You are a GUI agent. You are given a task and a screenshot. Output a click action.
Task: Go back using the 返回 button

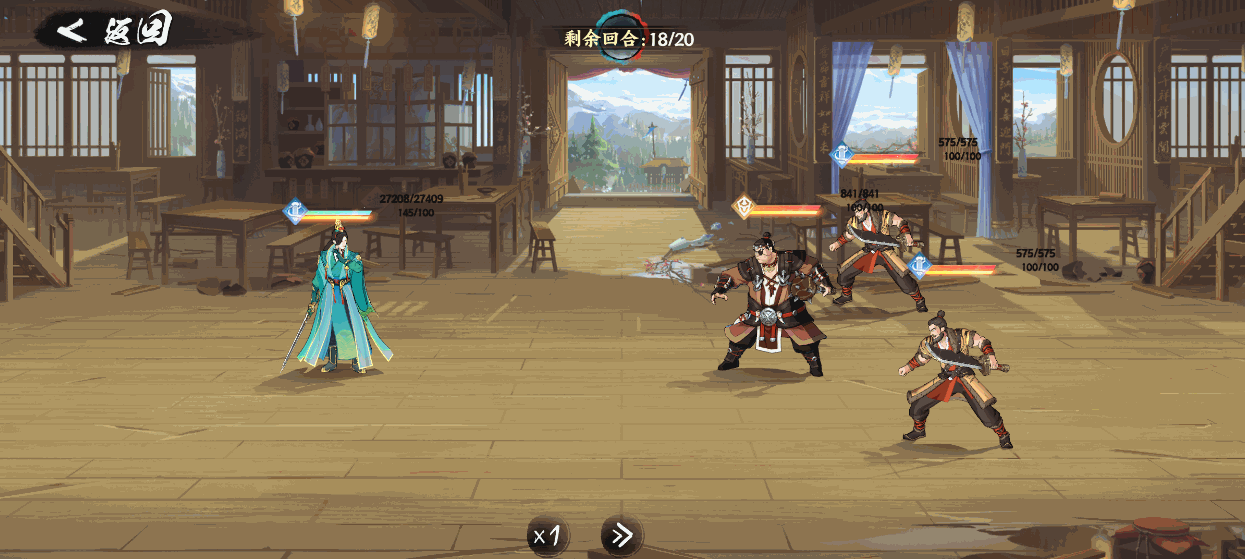112,30
